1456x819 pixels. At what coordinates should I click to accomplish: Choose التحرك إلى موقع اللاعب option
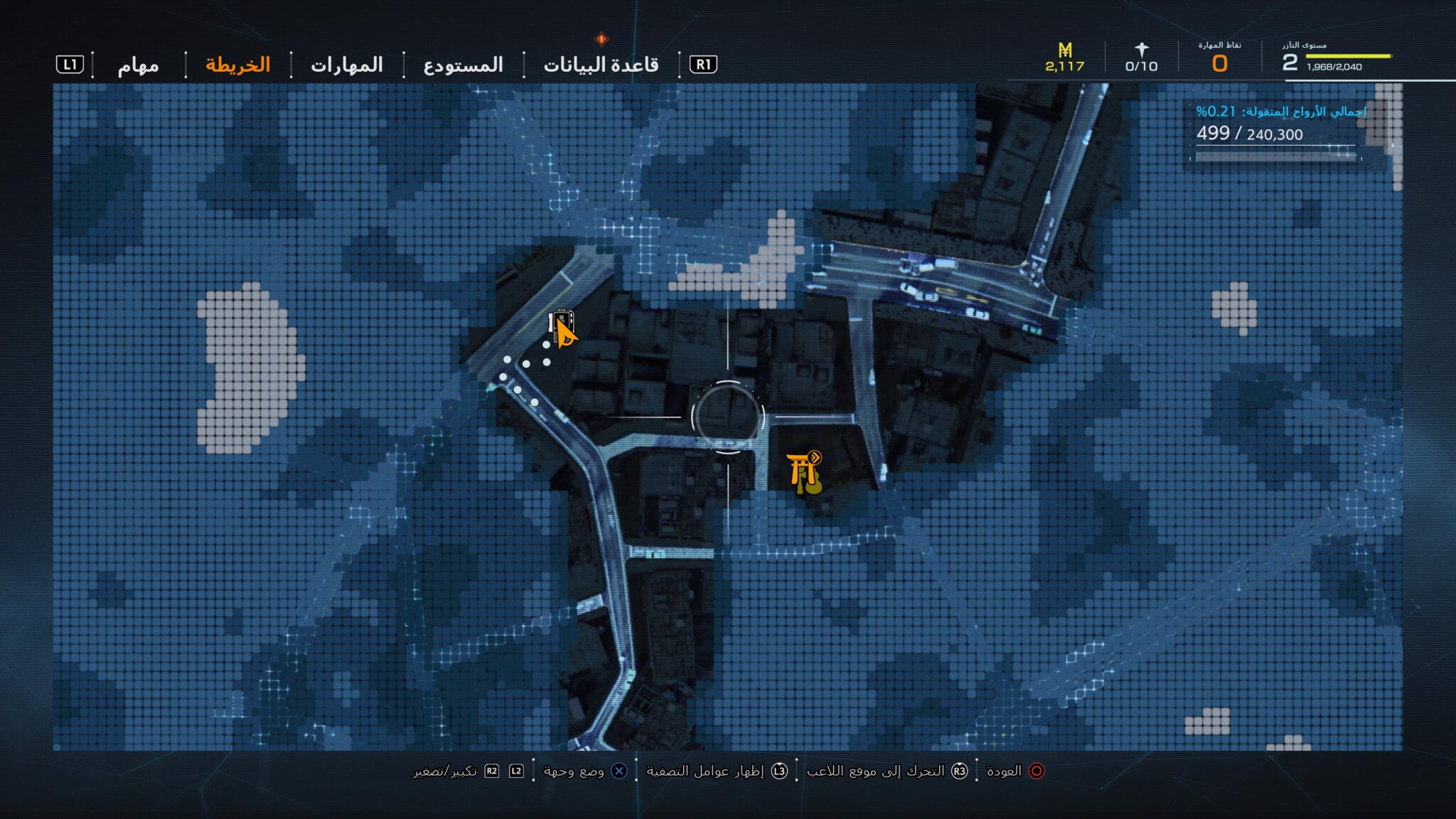click(x=887, y=771)
